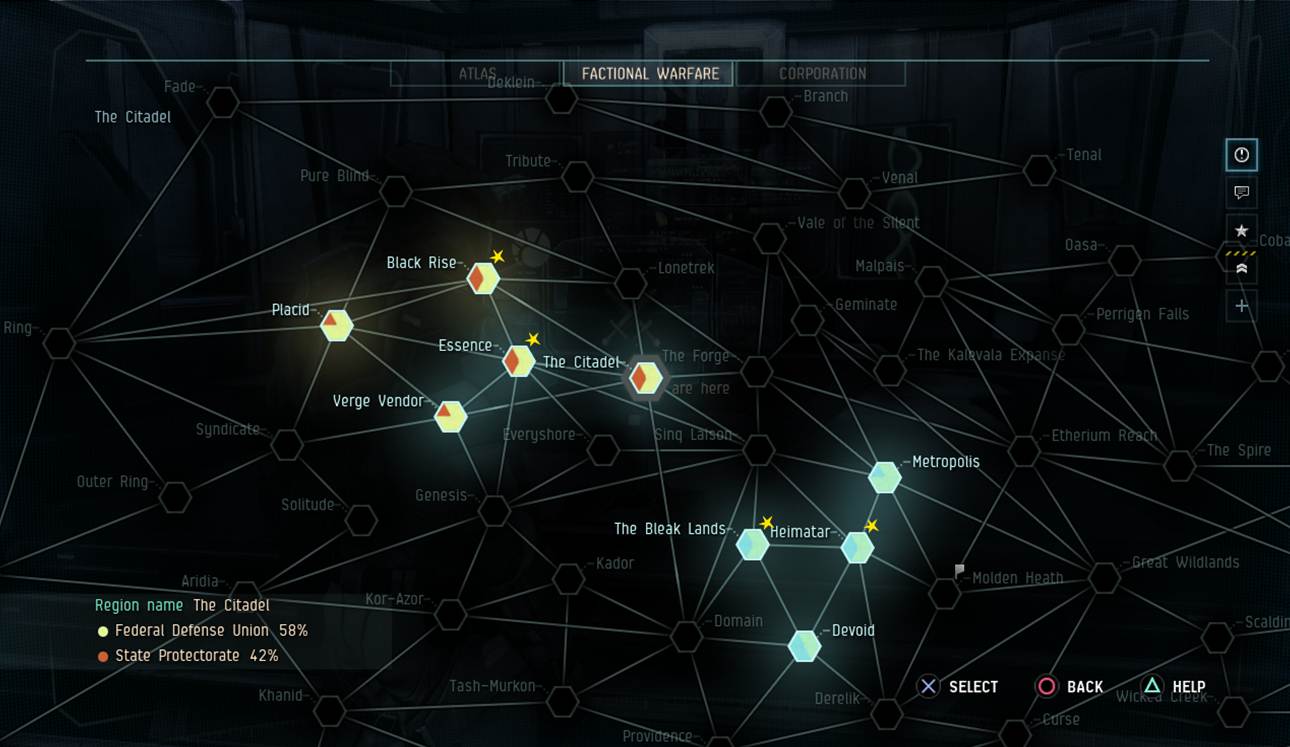Select The Citadel region hexagon
The height and width of the screenshot is (747, 1290).
645,378
